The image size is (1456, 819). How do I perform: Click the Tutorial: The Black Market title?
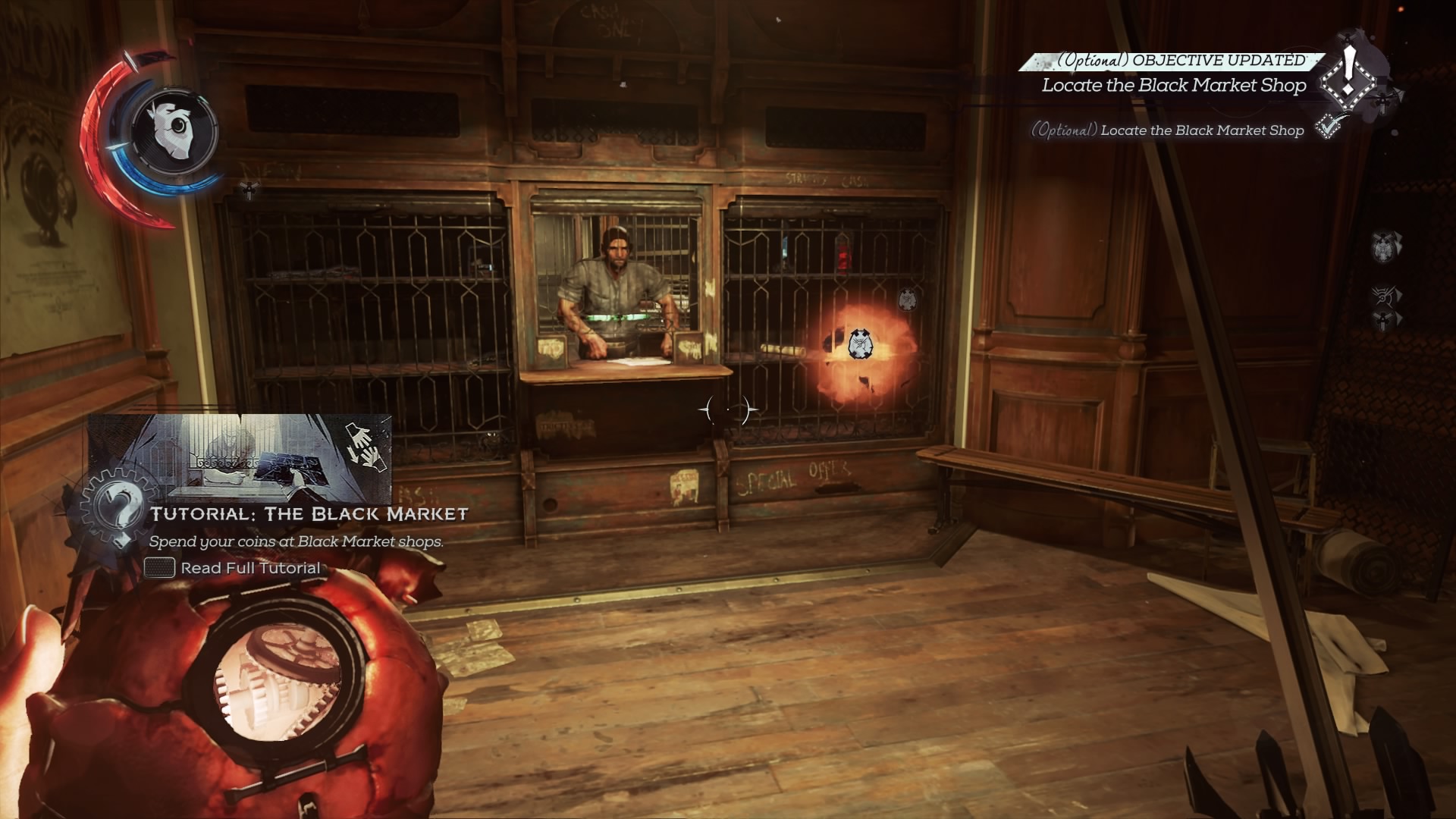pyautogui.click(x=309, y=514)
